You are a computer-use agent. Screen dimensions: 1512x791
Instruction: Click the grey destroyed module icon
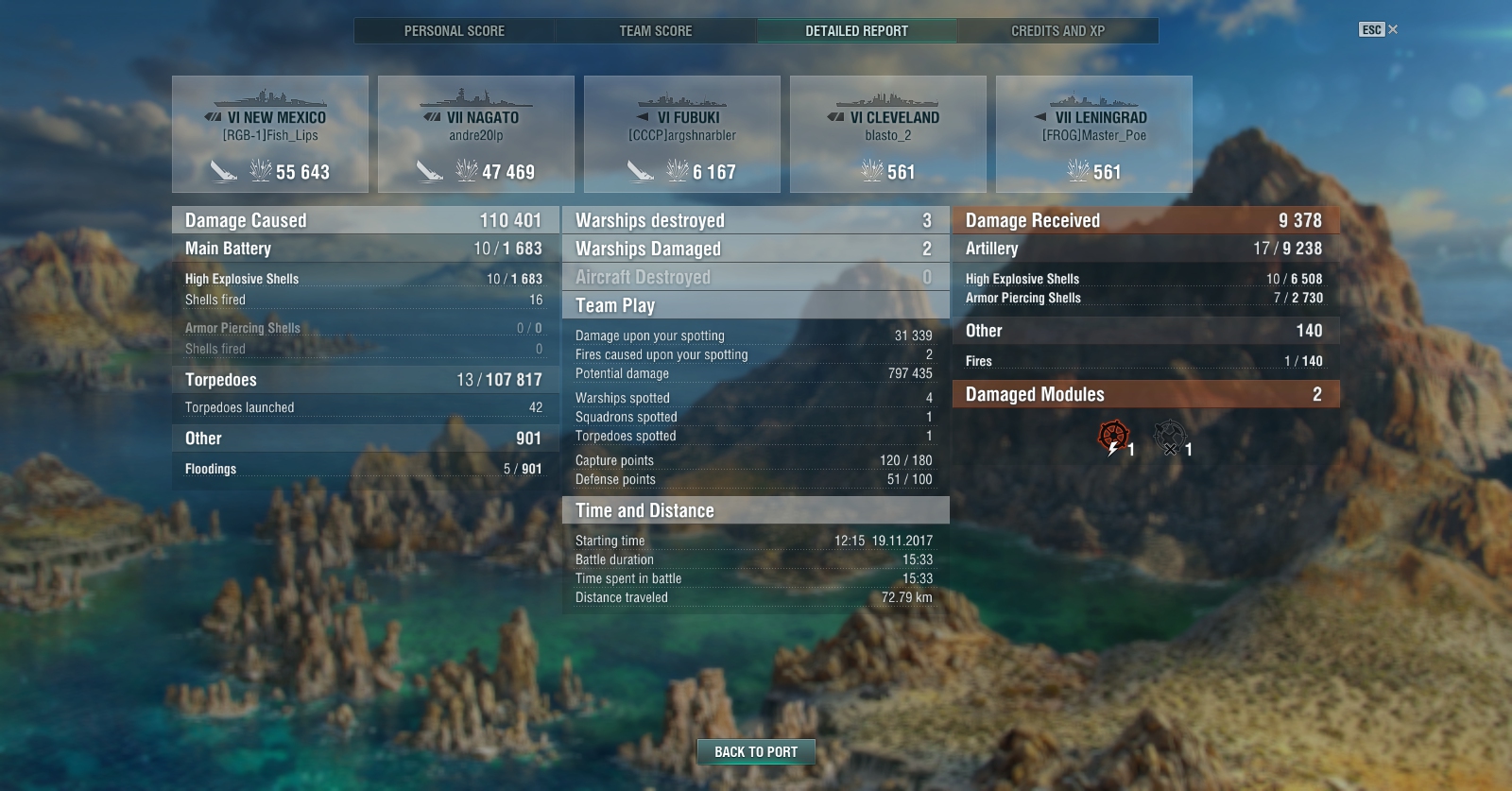pos(1170,437)
